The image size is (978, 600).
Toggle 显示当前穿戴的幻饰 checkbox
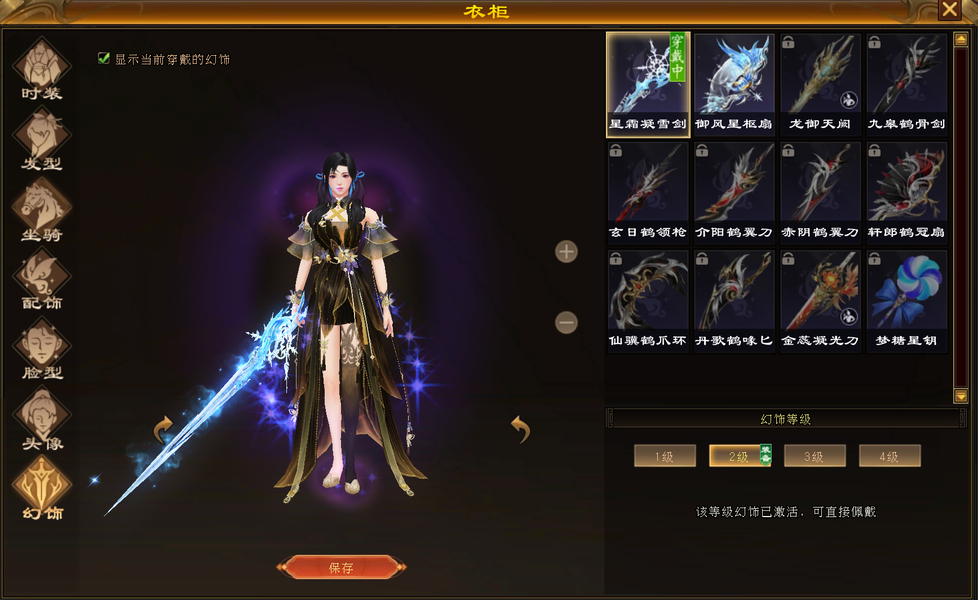coord(104,59)
